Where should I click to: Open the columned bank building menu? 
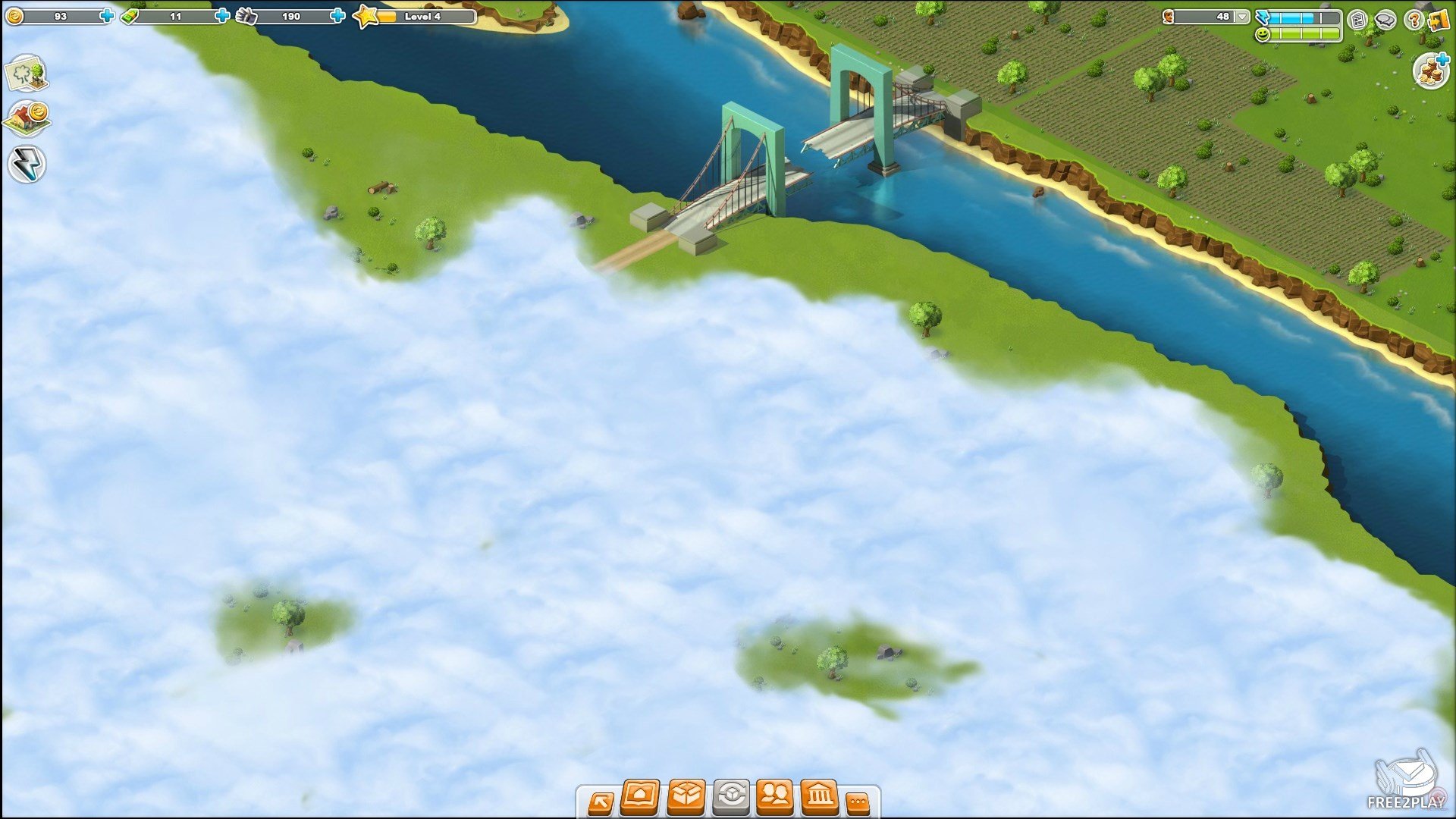click(820, 797)
